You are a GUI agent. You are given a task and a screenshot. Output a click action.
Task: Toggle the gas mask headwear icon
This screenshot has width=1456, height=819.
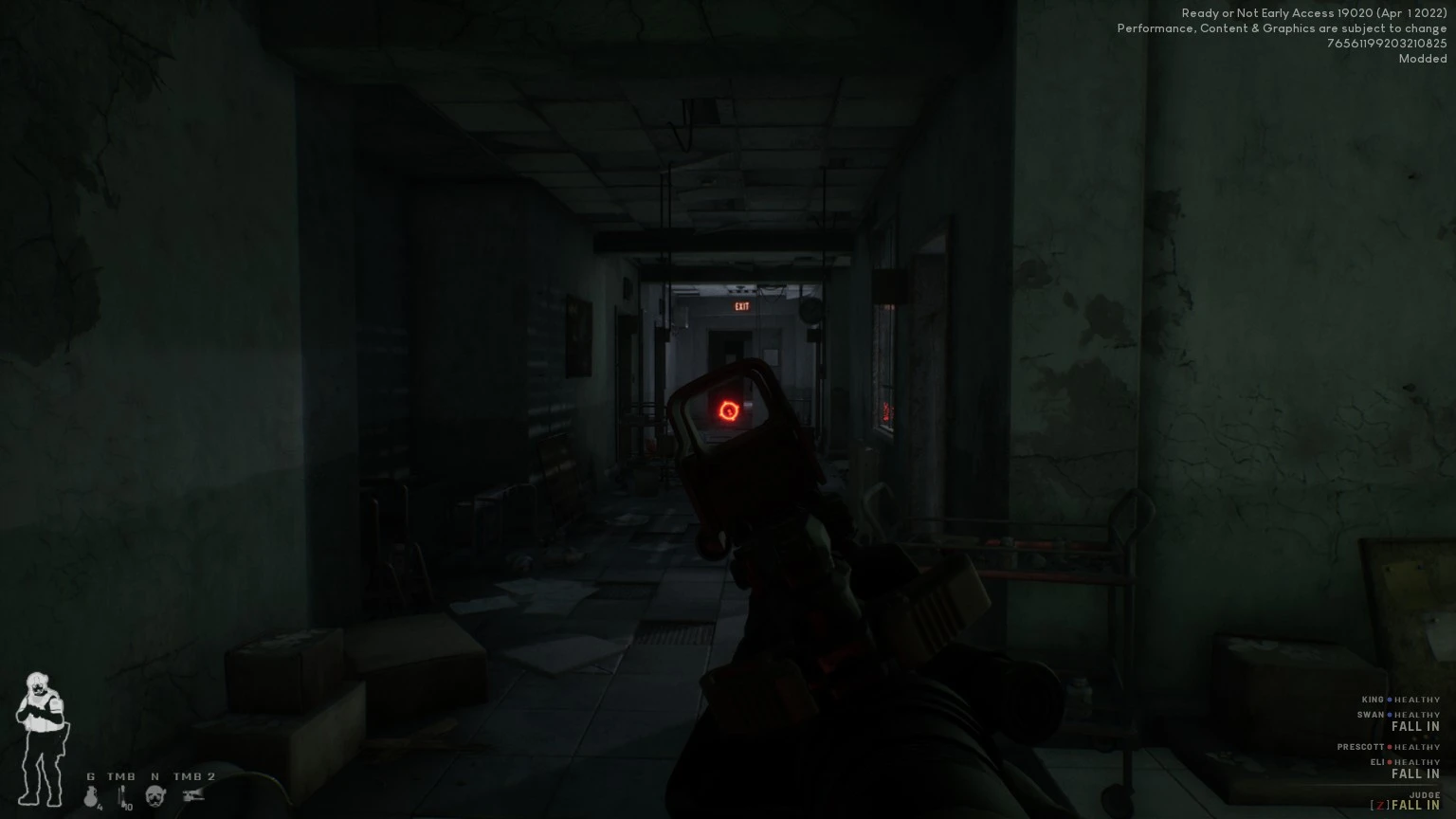click(155, 796)
